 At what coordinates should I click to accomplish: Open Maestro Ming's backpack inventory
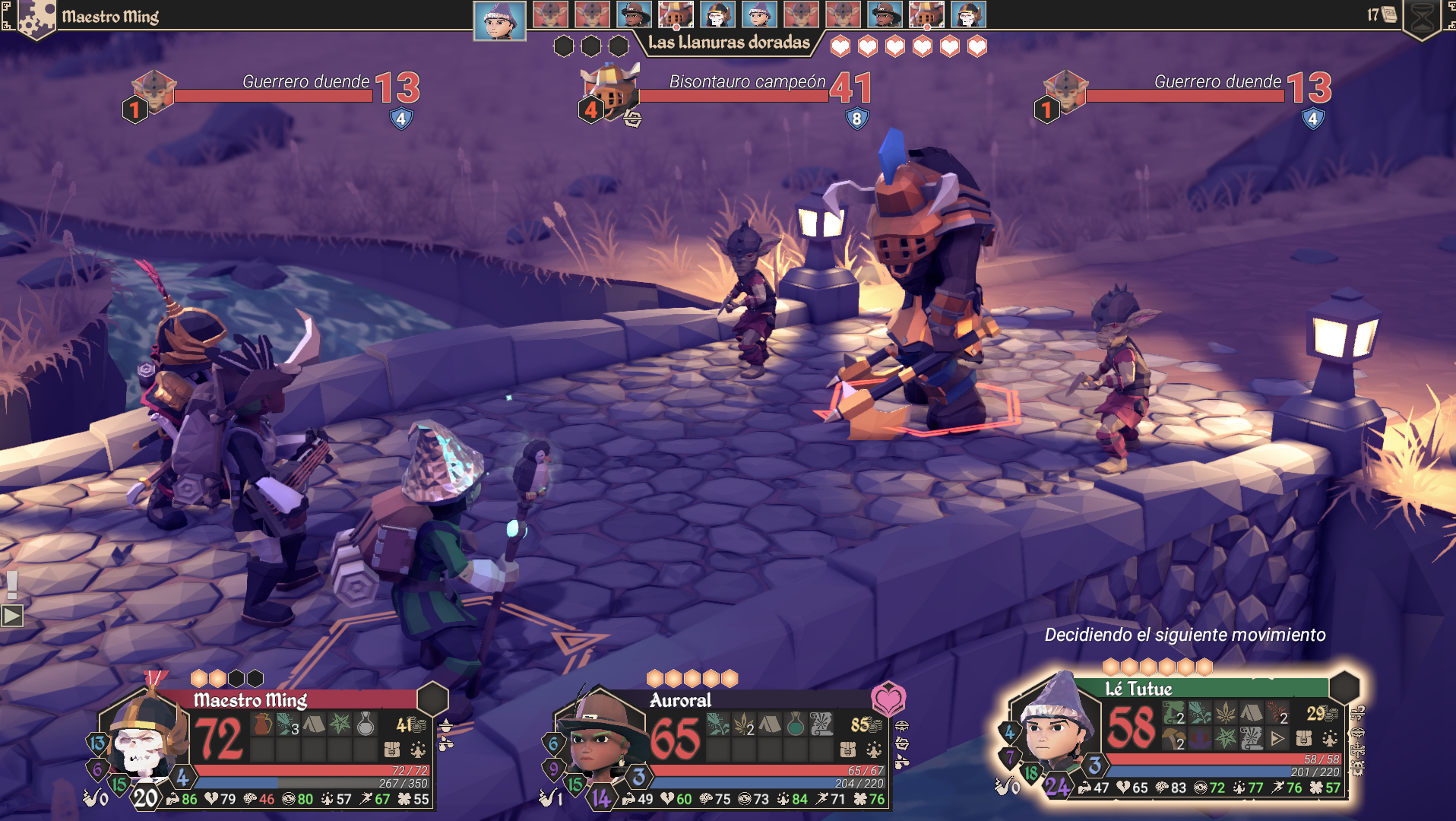click(x=392, y=750)
